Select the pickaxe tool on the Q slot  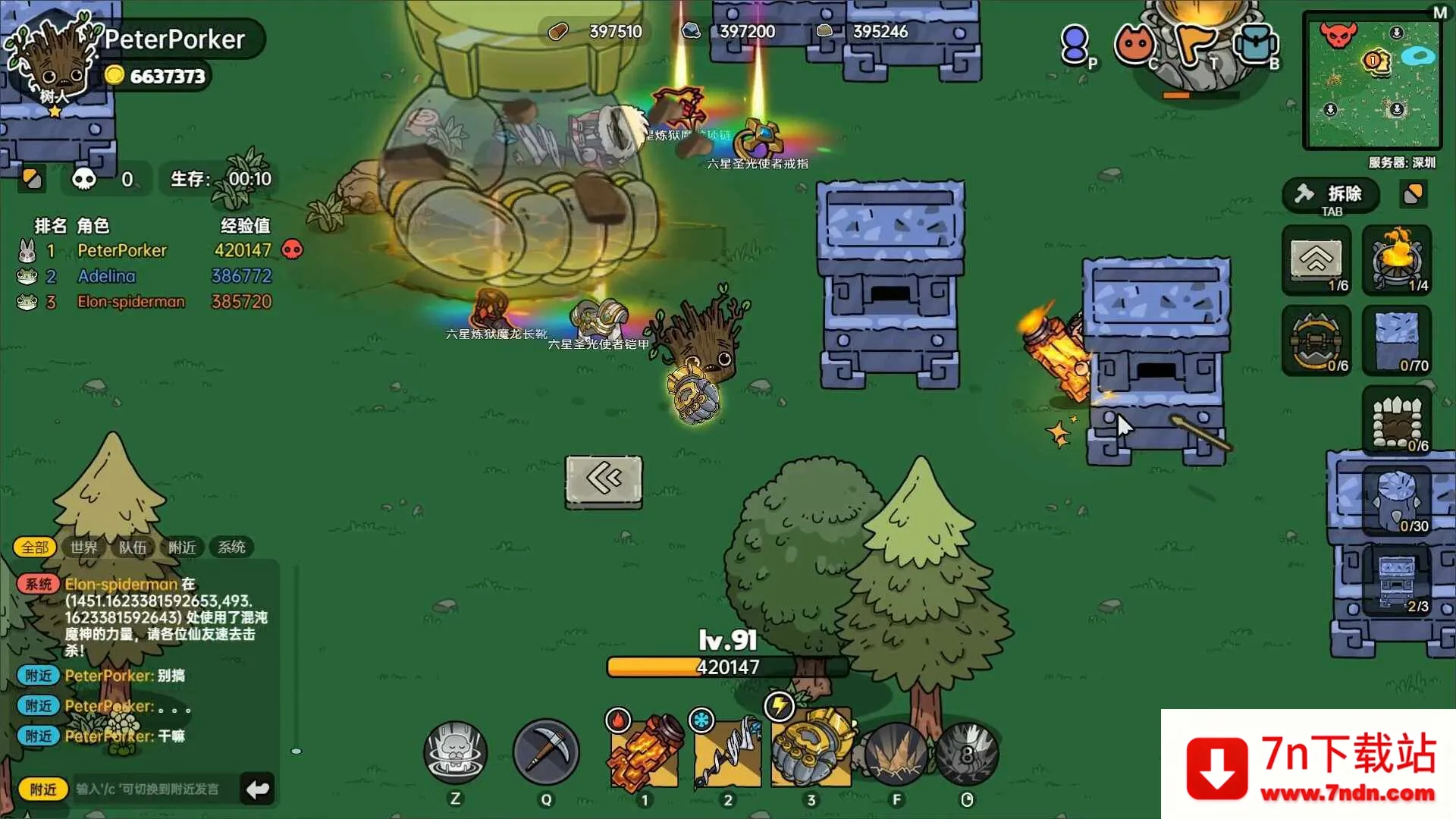[547, 751]
